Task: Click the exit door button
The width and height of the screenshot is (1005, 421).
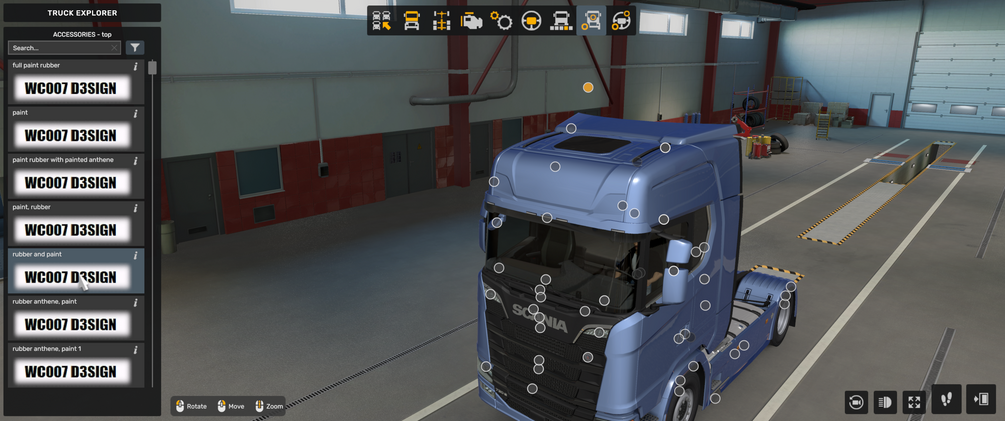Action: 981,400
